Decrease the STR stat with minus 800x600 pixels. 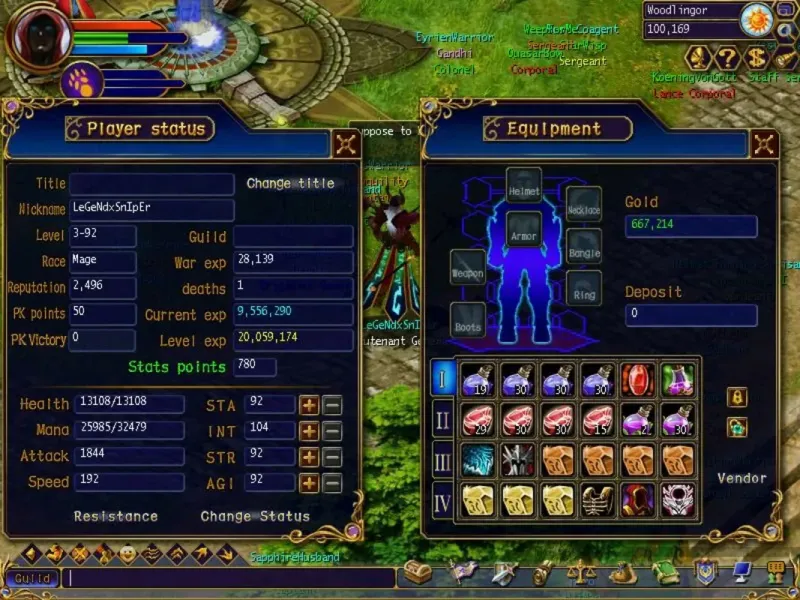(332, 457)
